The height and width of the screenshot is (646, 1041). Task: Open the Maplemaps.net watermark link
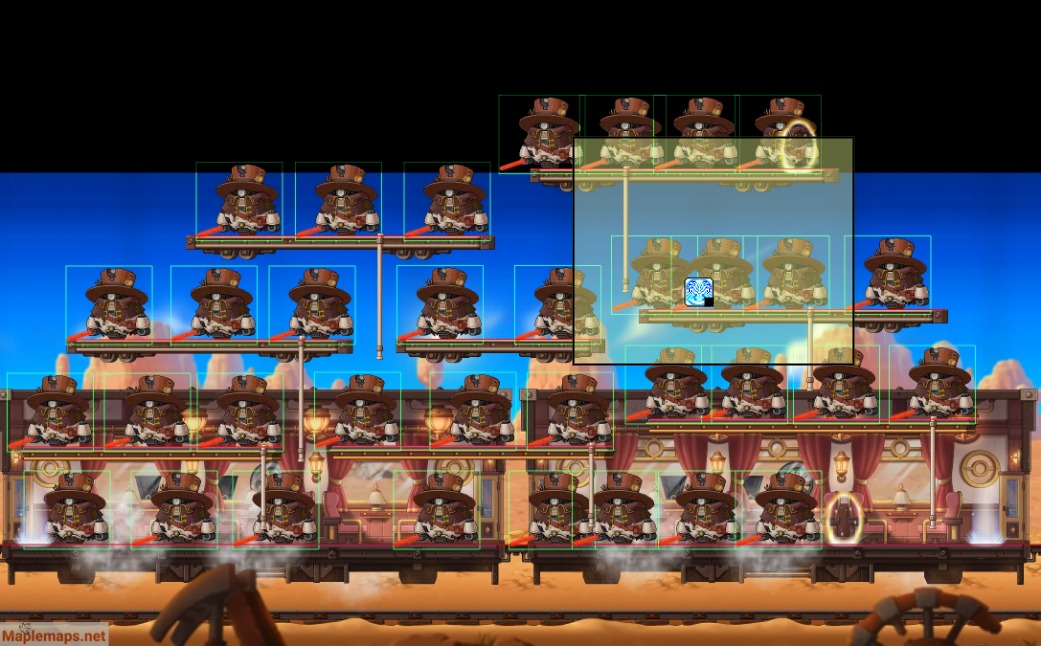pos(54,635)
